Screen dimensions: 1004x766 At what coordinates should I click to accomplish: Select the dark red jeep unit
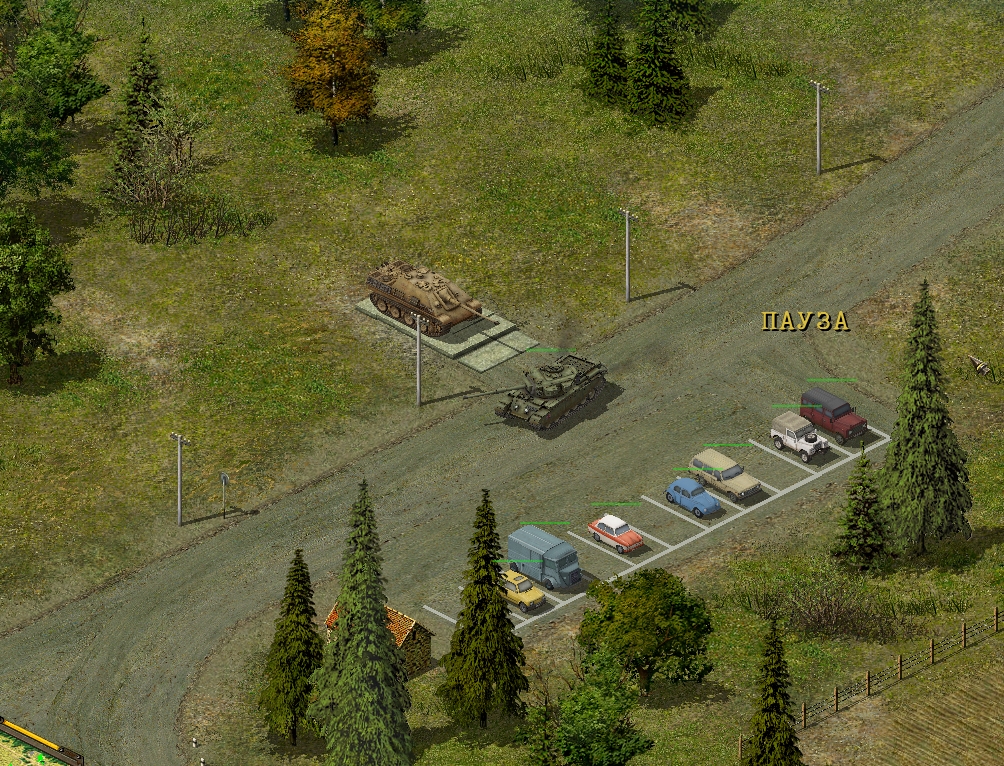pos(832,414)
